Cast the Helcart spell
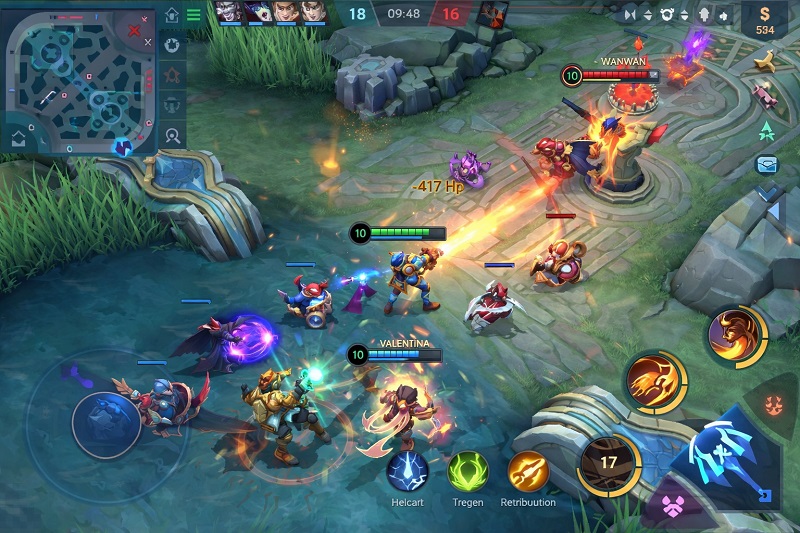 click(x=407, y=471)
